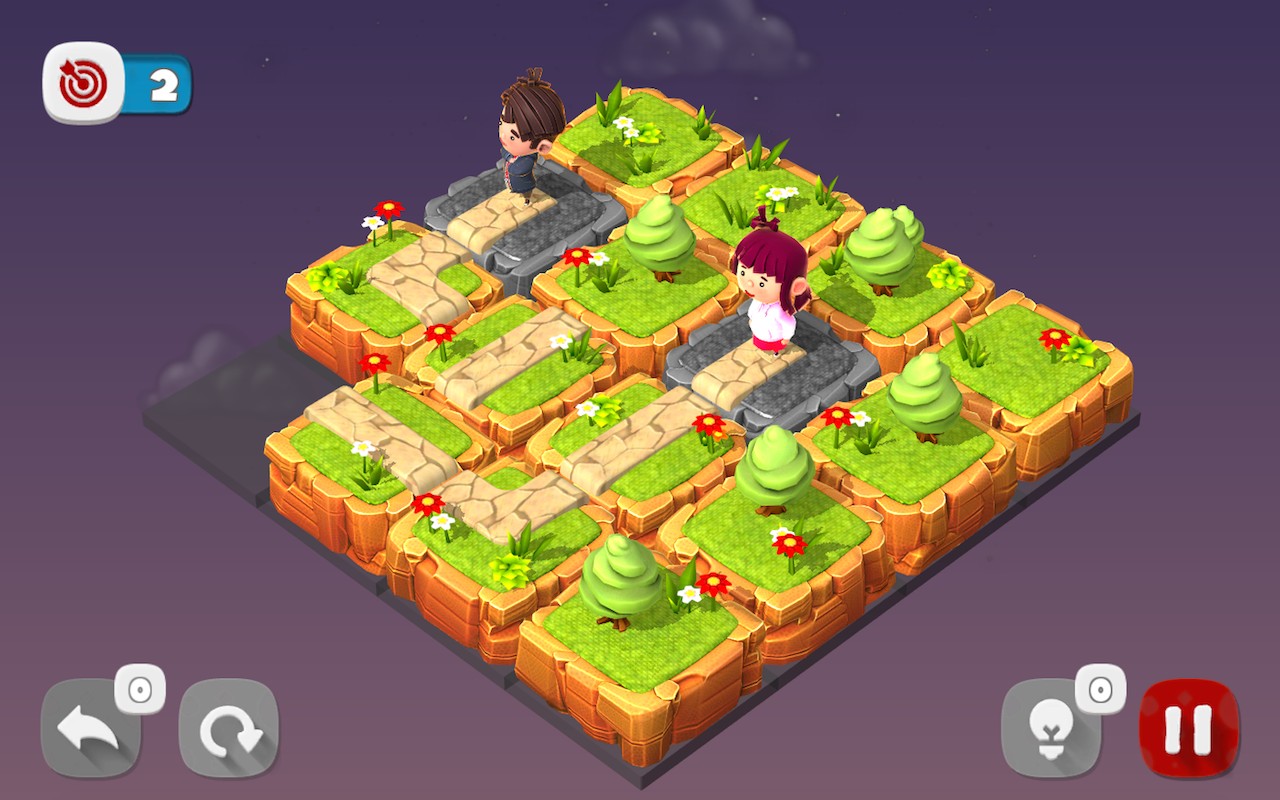
Task: Restart the level with the circular arrow
Action: click(229, 729)
